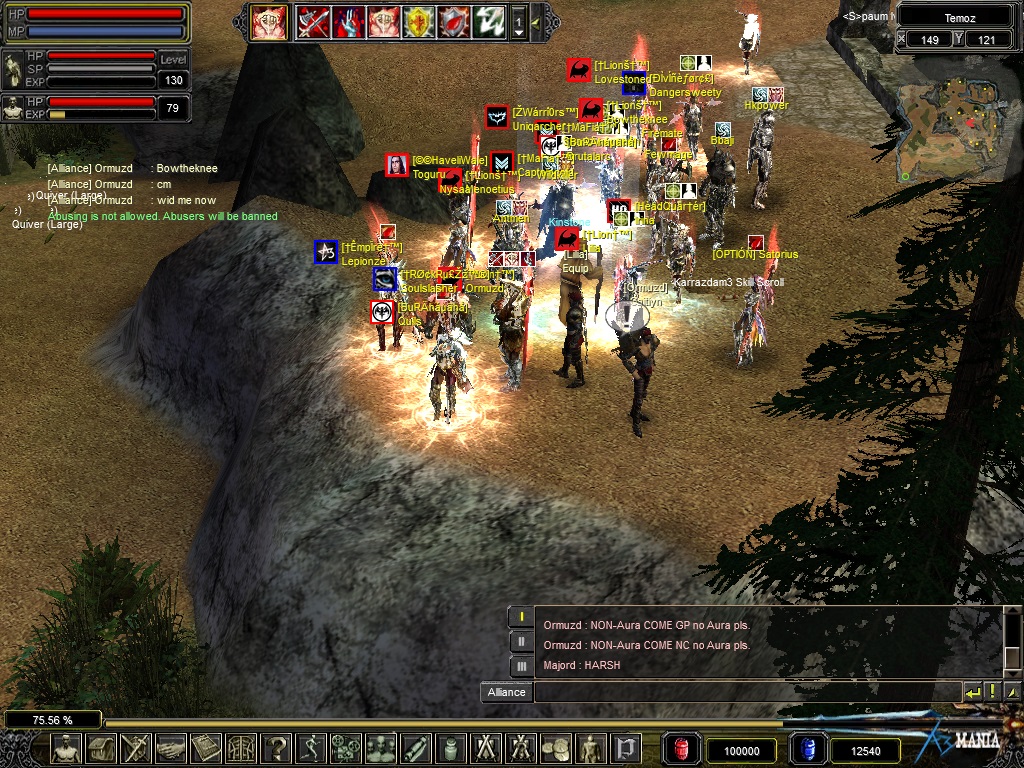This screenshot has width=1024, height=768.
Task: Open the help question mark button
Action: pyautogui.click(x=276, y=748)
